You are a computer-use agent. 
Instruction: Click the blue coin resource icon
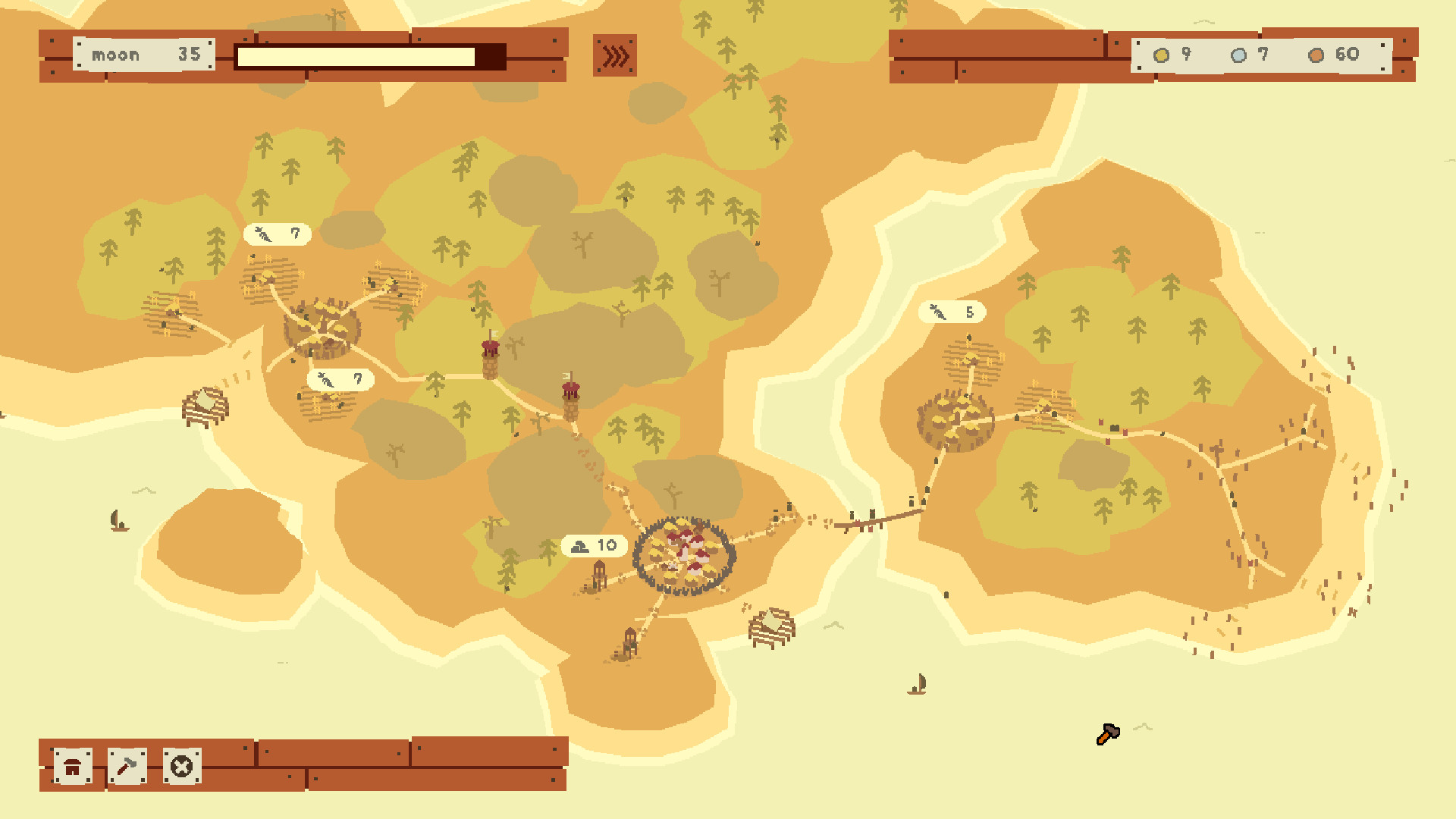tap(1239, 55)
